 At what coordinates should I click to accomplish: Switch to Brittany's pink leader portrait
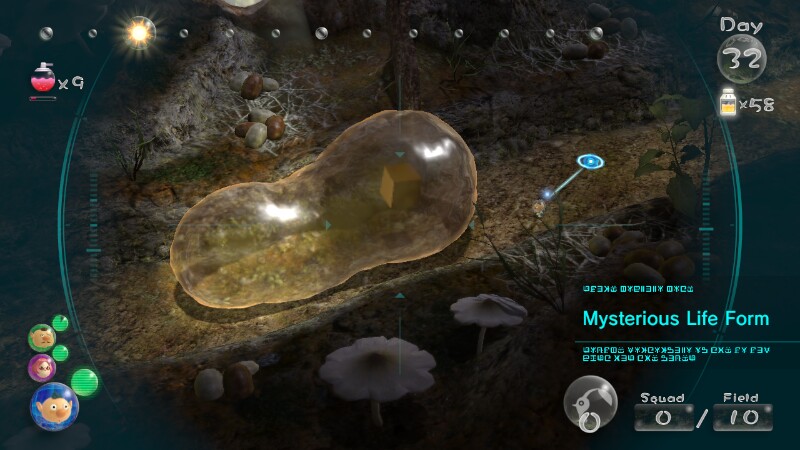pyautogui.click(x=42, y=367)
